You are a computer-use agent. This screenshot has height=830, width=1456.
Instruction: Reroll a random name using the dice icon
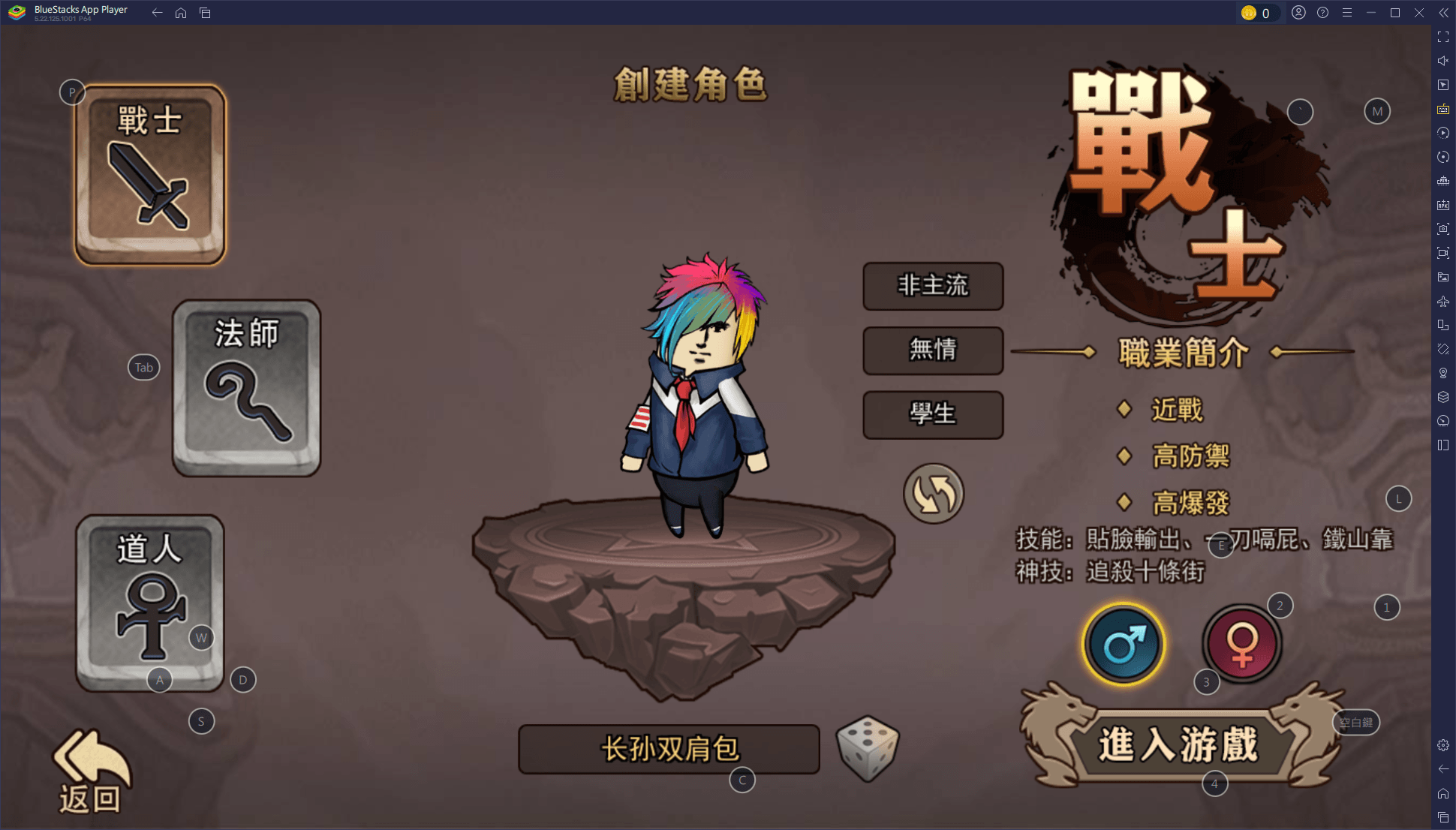[867, 749]
